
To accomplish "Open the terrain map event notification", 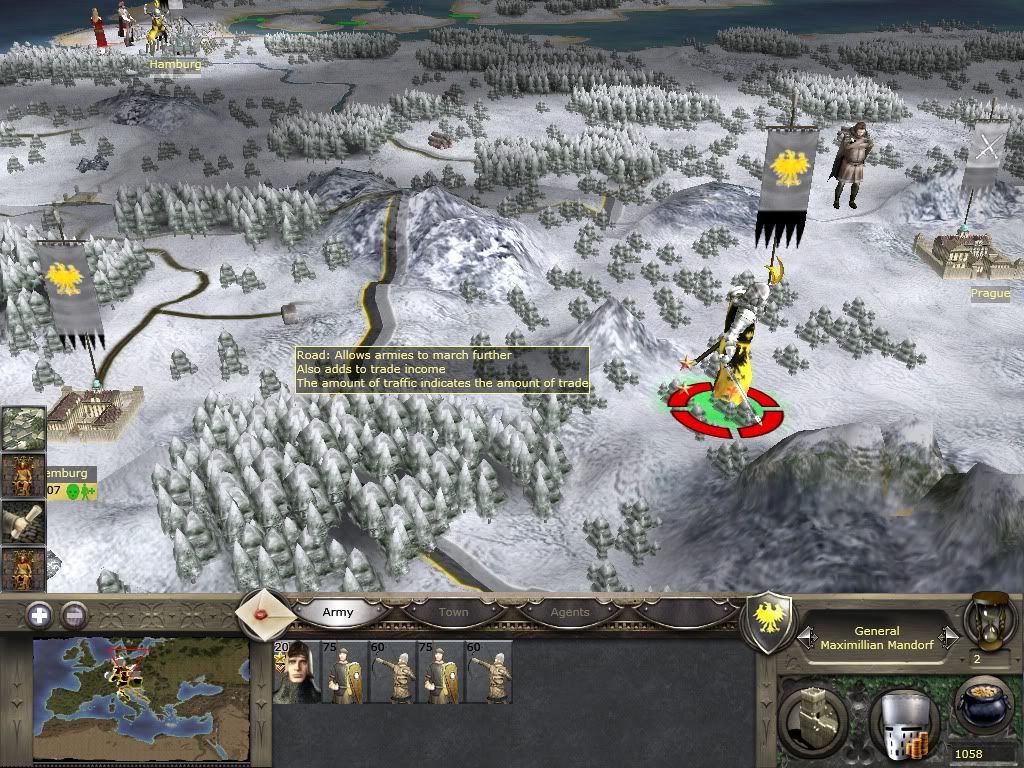I will pyautogui.click(x=22, y=428).
